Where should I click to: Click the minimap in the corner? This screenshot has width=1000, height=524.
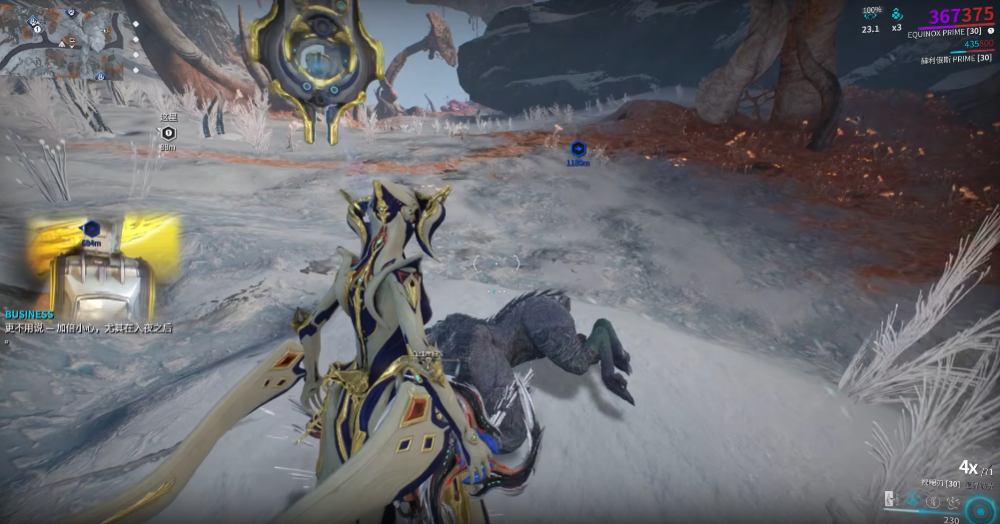(x=62, y=40)
